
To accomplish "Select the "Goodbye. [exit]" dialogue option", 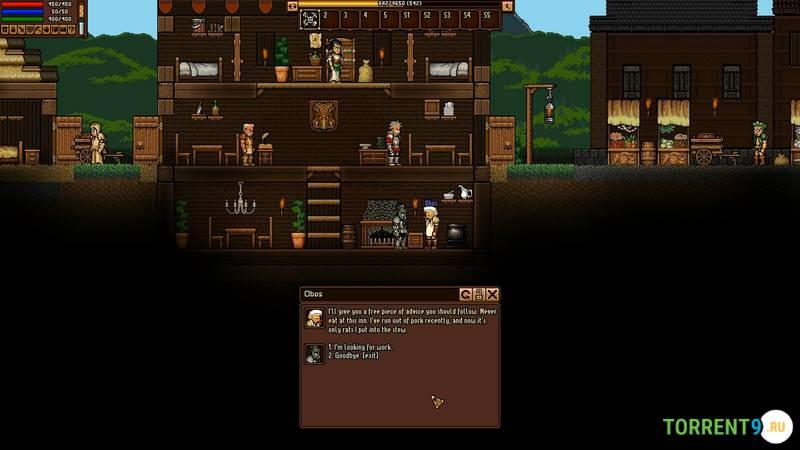I will click(x=352, y=355).
